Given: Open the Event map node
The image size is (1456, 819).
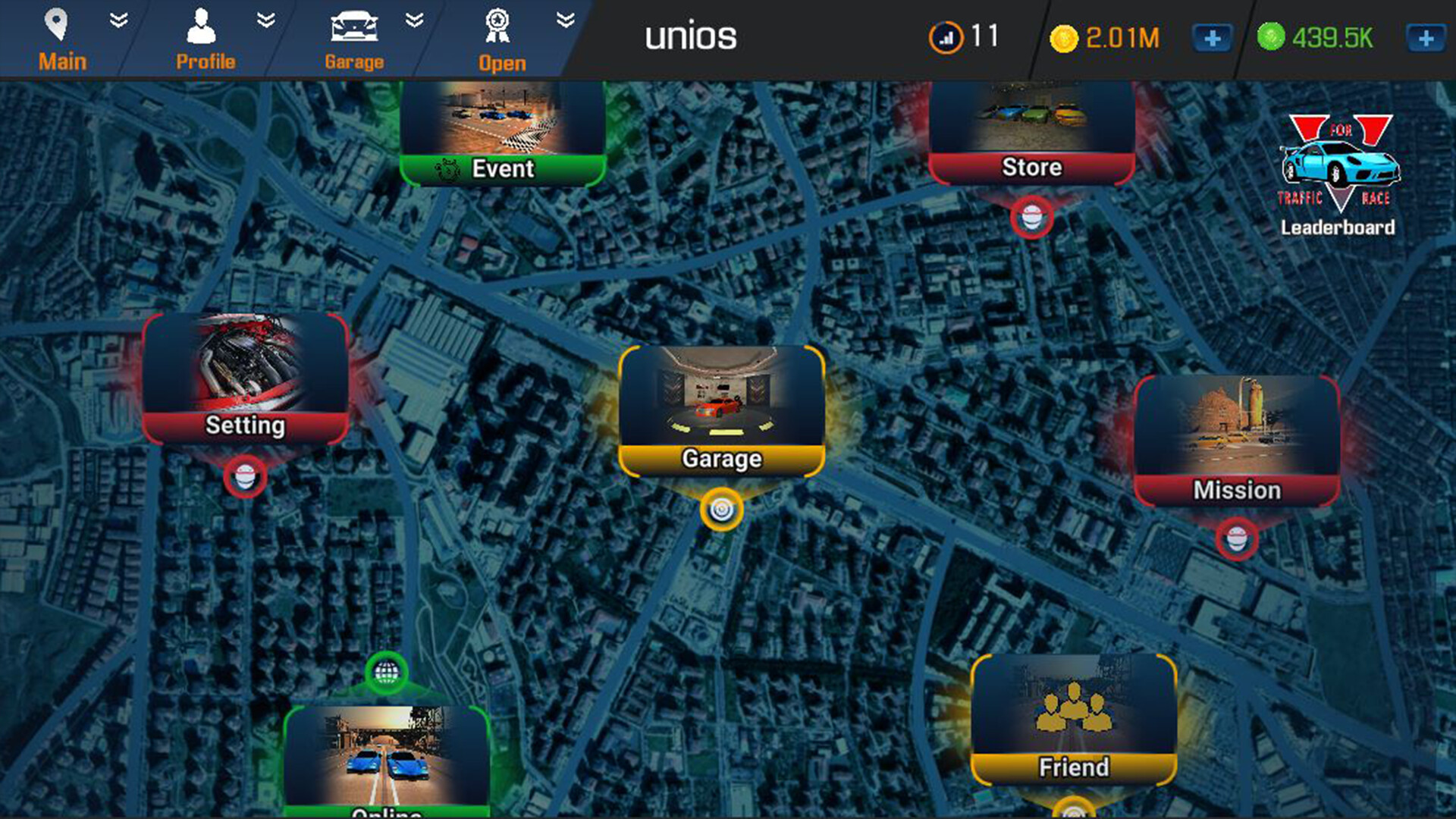Looking at the screenshot, I should pos(500,136).
